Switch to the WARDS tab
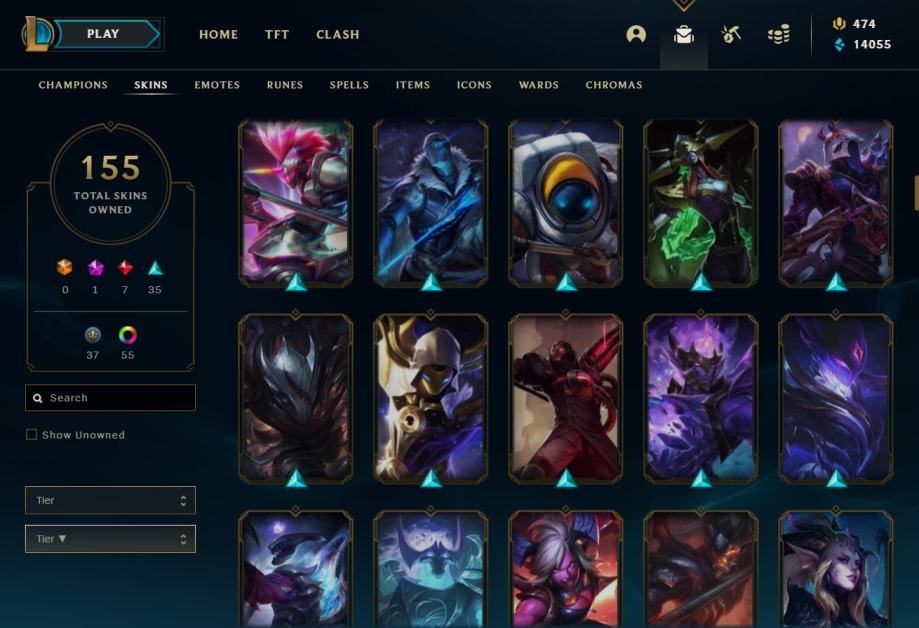 pyautogui.click(x=539, y=85)
